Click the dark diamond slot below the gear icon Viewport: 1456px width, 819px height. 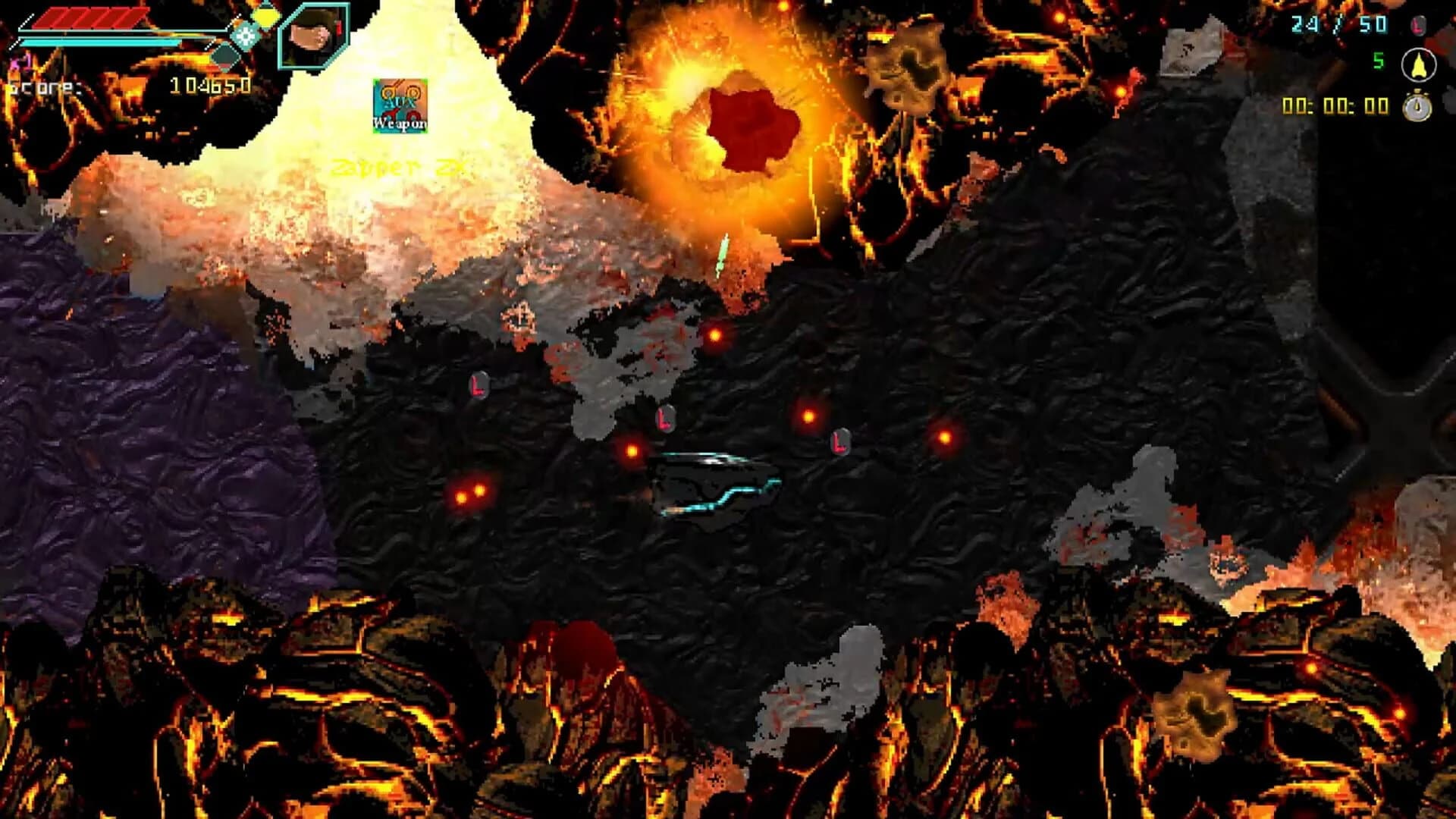click(227, 55)
